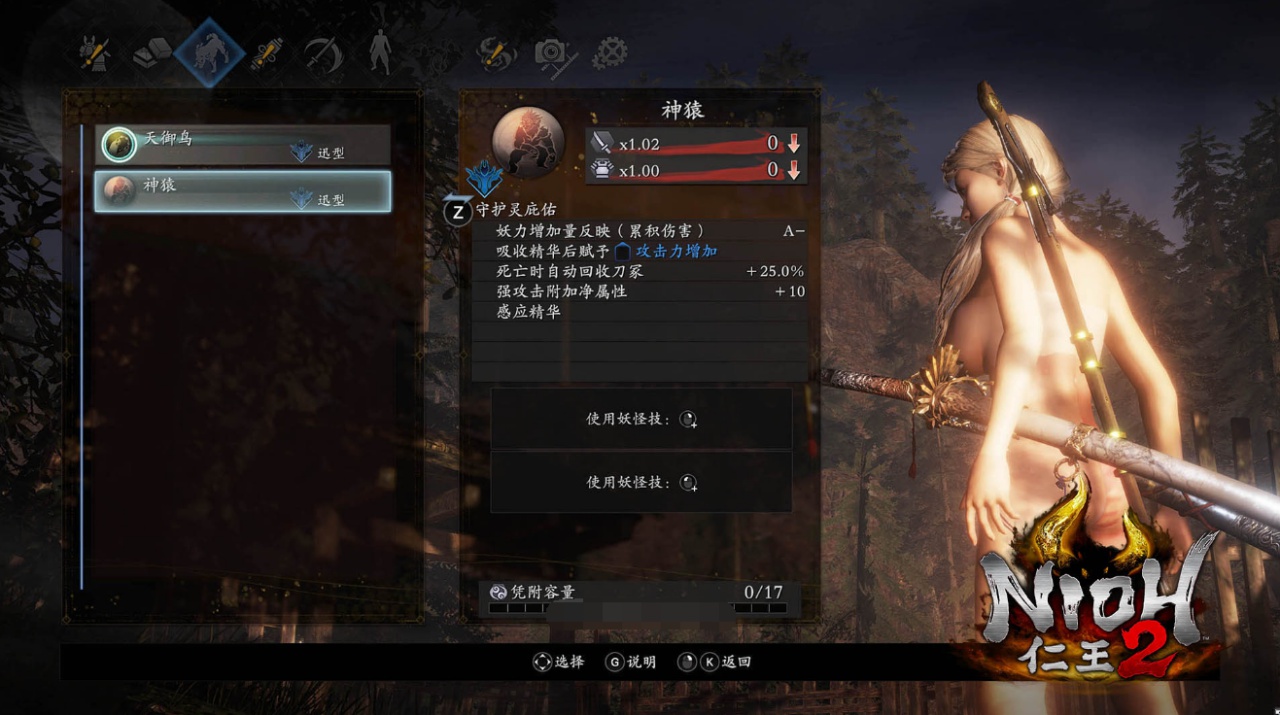1280x715 pixels.
Task: Click the 强攻击附加净属性 effect row
Action: coord(640,291)
